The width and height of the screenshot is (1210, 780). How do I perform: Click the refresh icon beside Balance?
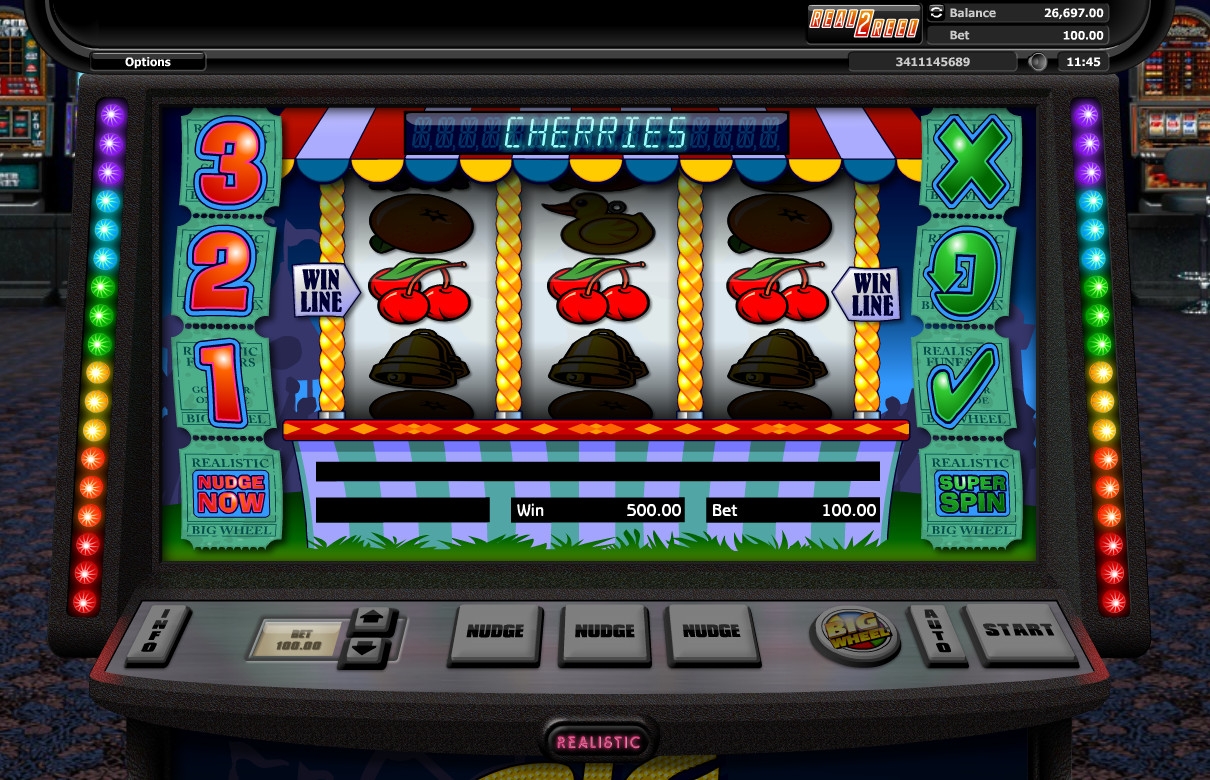click(x=936, y=13)
